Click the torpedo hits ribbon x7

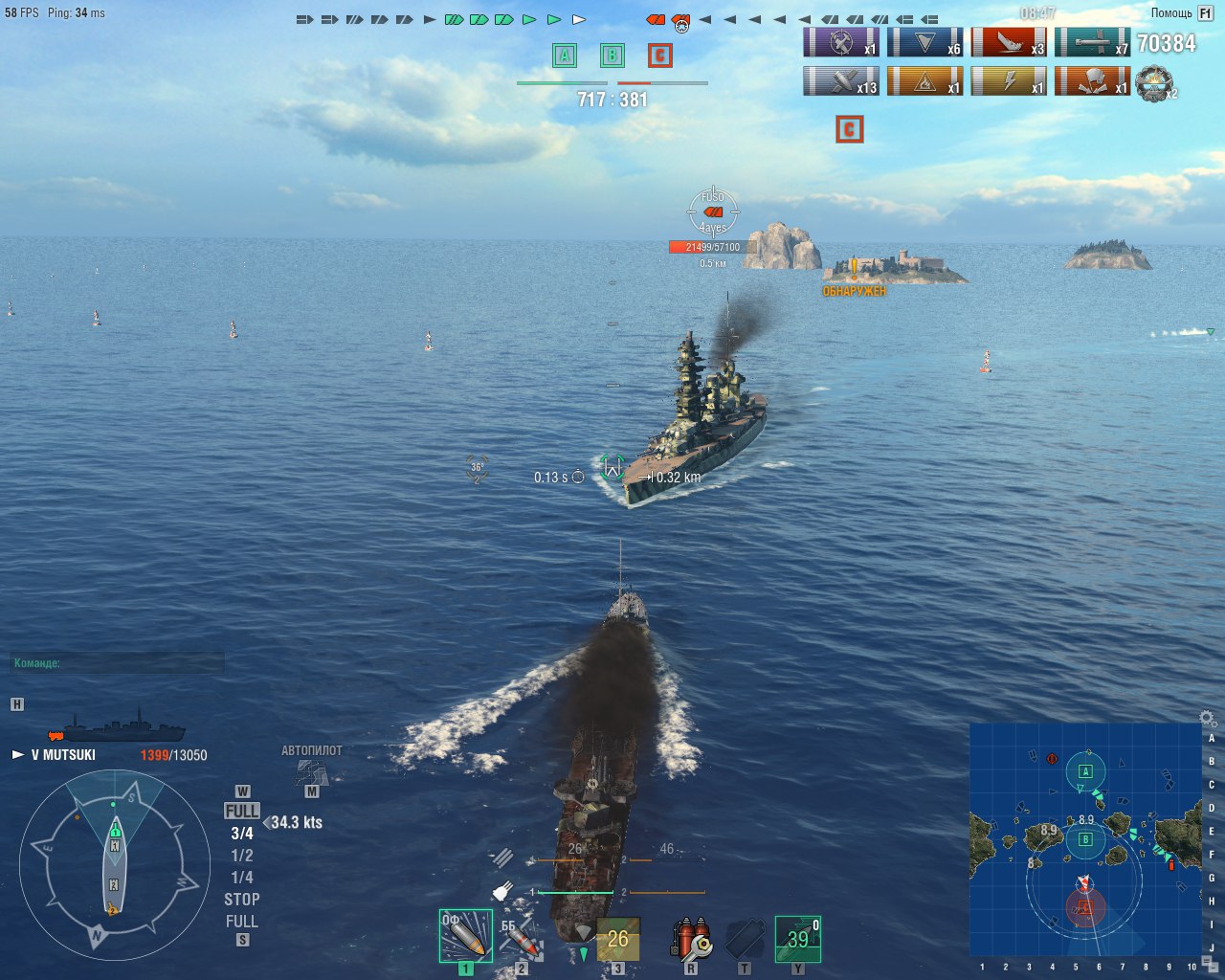point(1092,43)
